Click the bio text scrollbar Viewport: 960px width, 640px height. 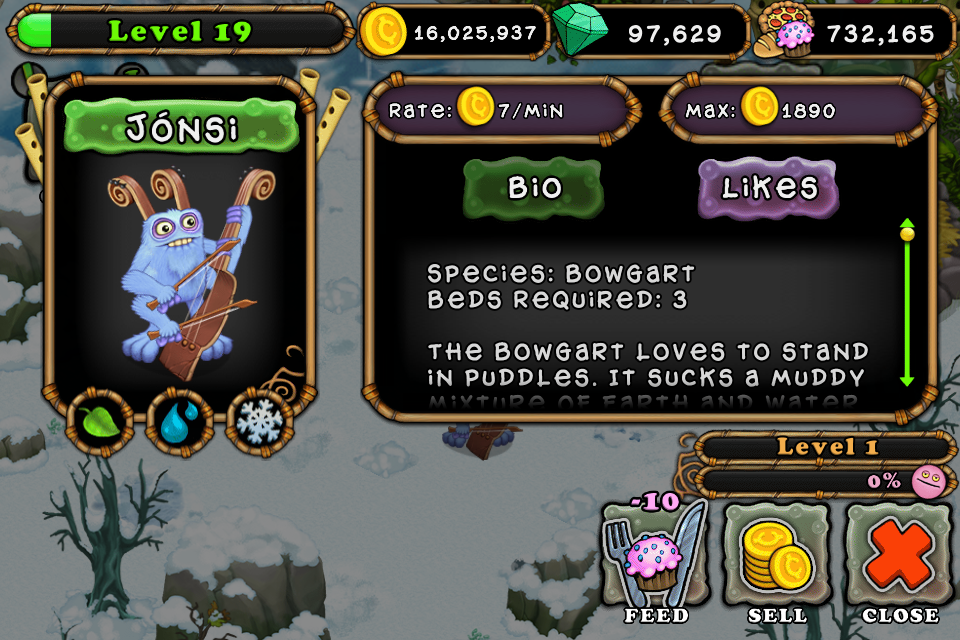point(907,302)
